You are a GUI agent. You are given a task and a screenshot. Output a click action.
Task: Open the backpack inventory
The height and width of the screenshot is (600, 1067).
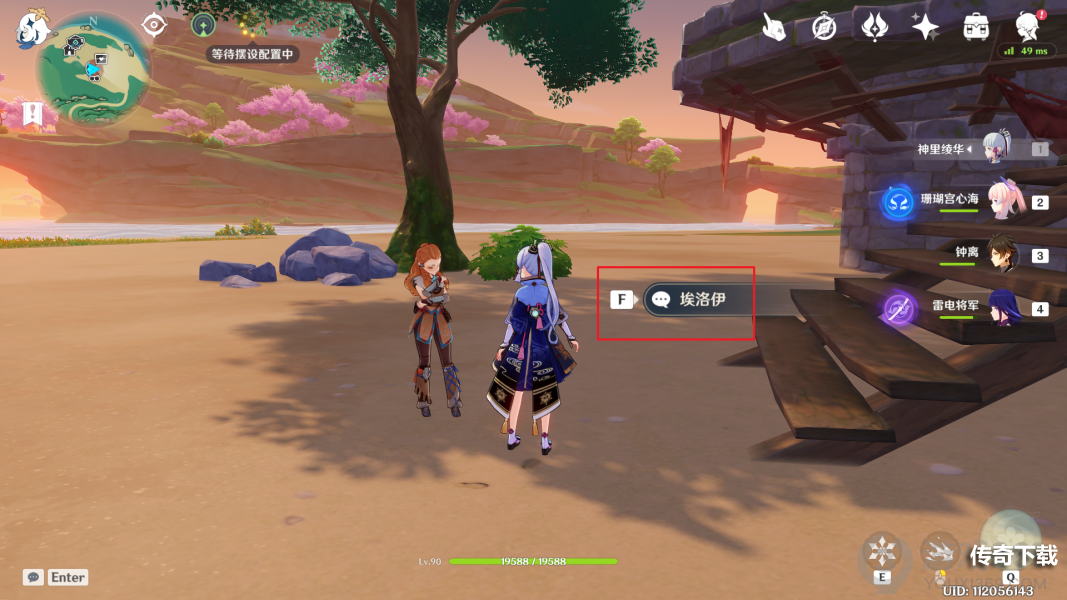tap(976, 27)
